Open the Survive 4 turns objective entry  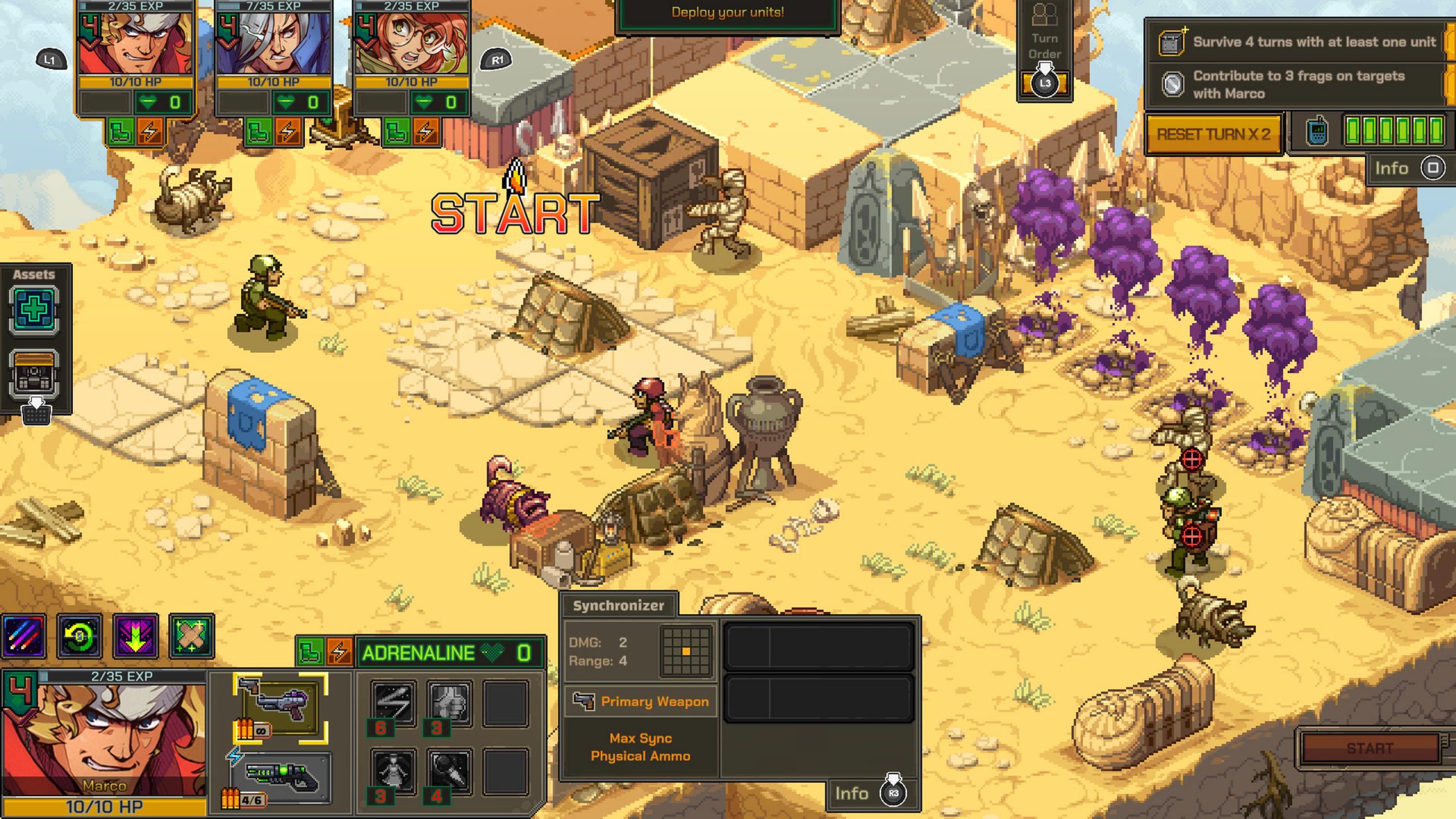tap(1302, 42)
